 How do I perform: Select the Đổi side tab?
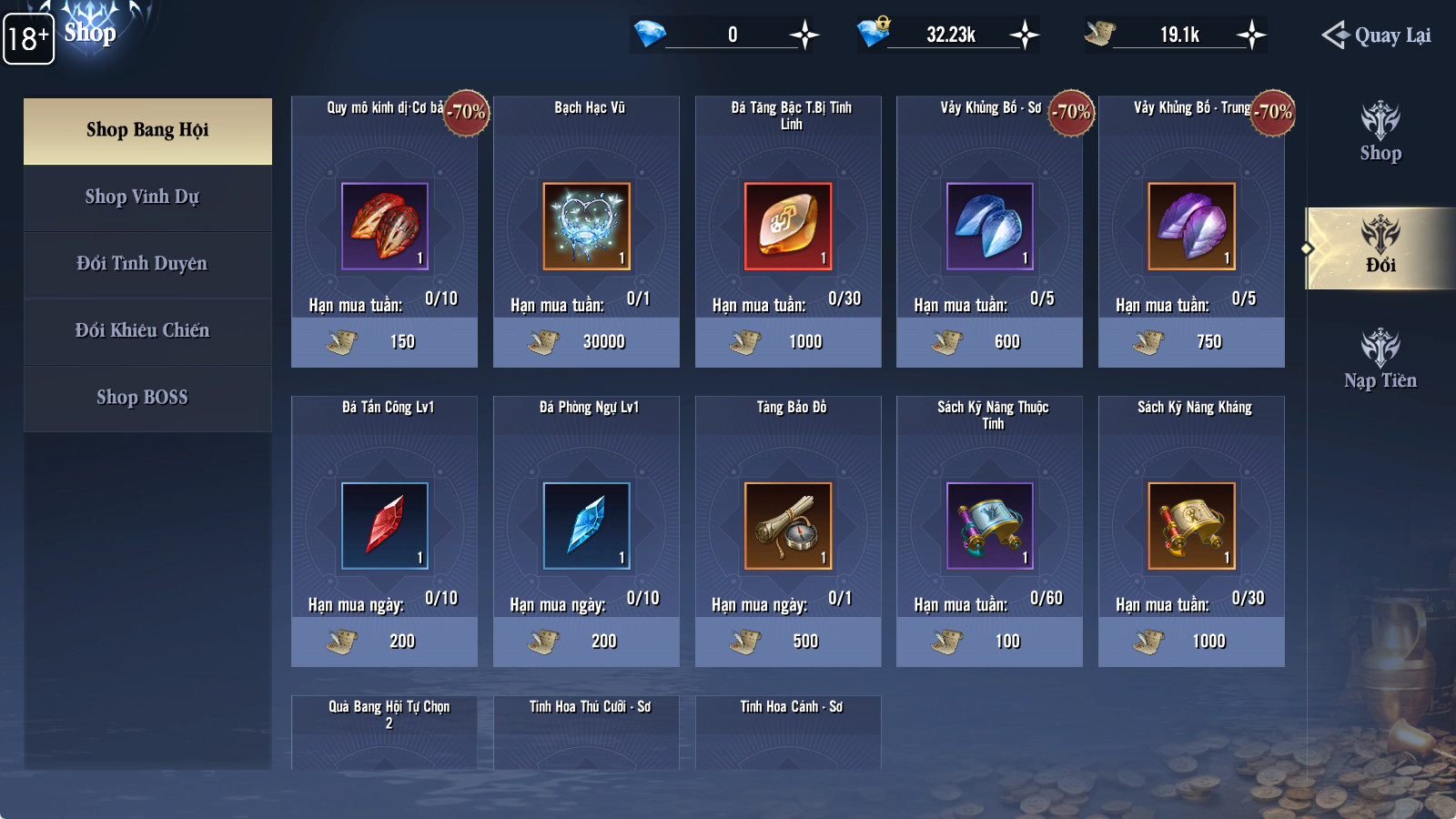pyautogui.click(x=1380, y=248)
